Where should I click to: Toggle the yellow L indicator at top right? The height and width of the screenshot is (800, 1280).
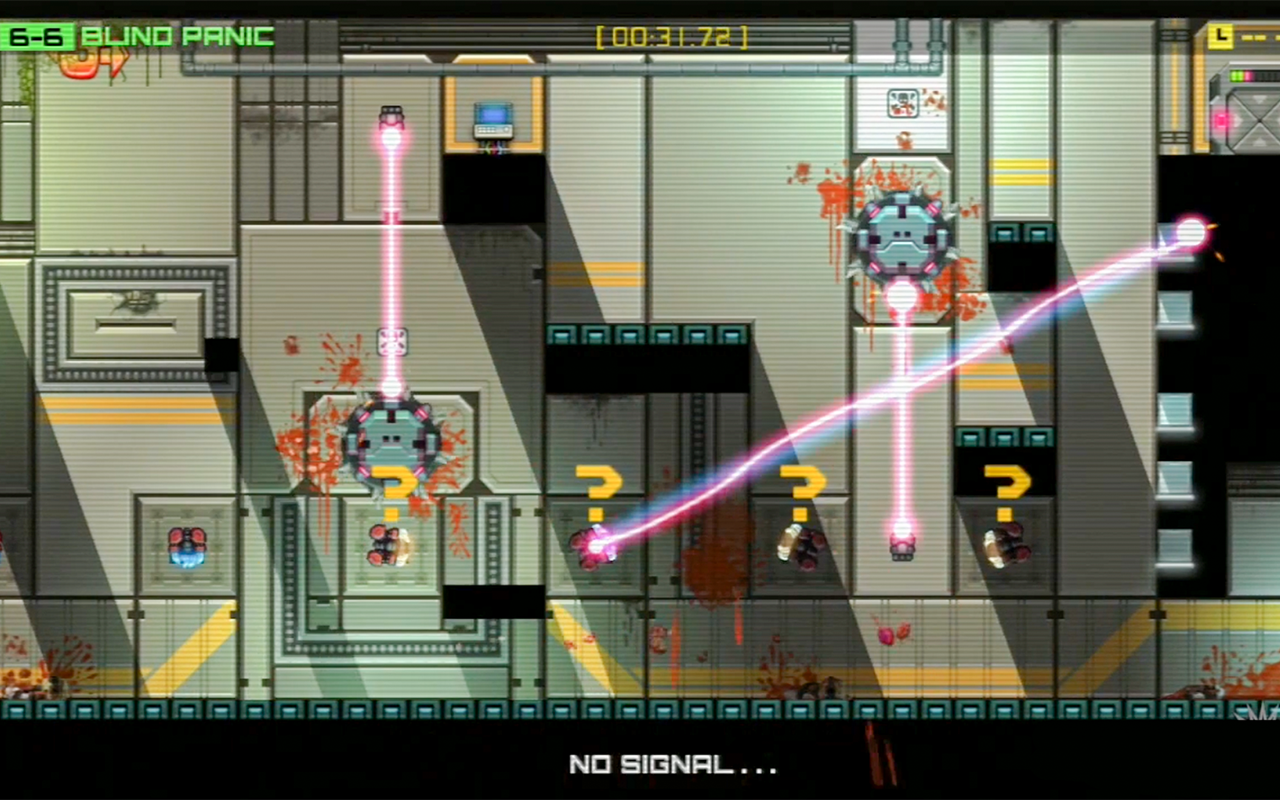tap(1221, 37)
